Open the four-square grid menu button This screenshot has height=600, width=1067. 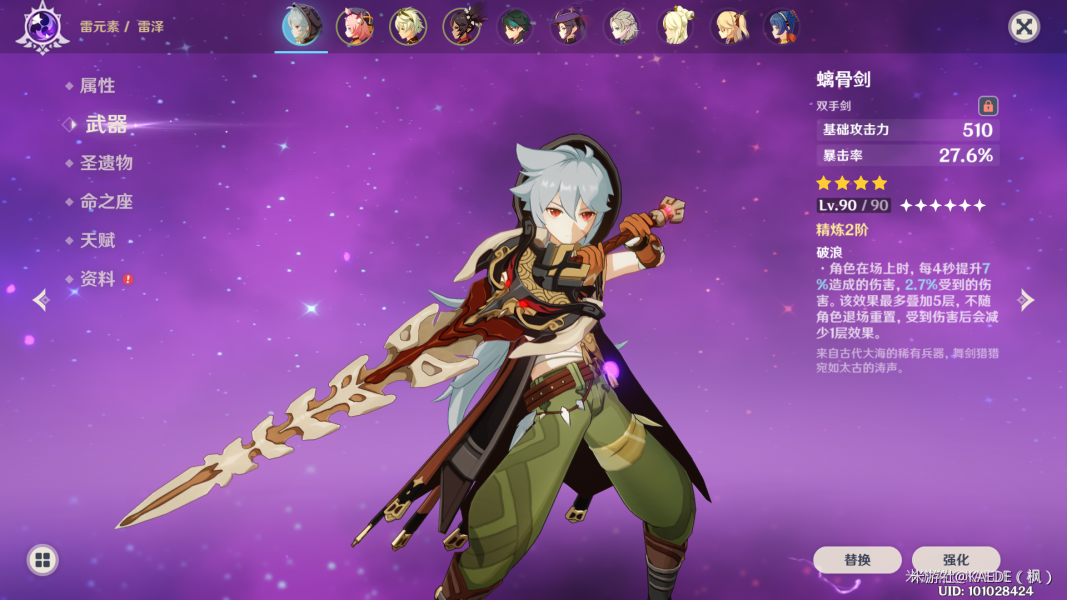pos(42,560)
